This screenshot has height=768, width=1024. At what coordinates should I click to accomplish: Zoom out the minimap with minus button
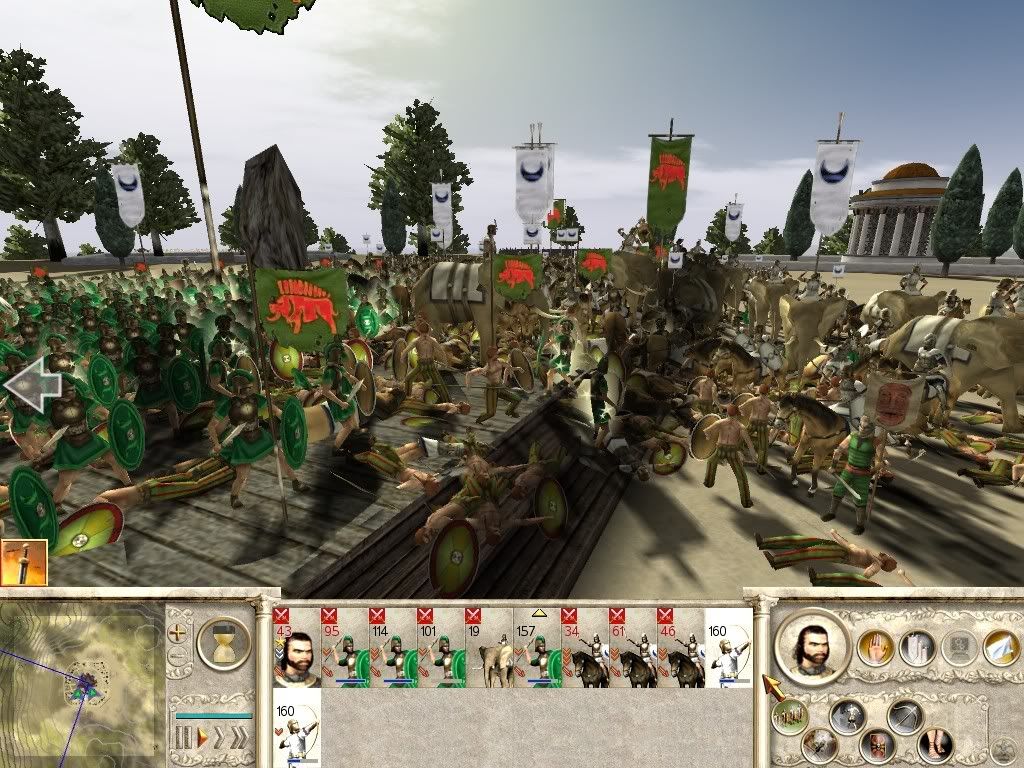[179, 657]
